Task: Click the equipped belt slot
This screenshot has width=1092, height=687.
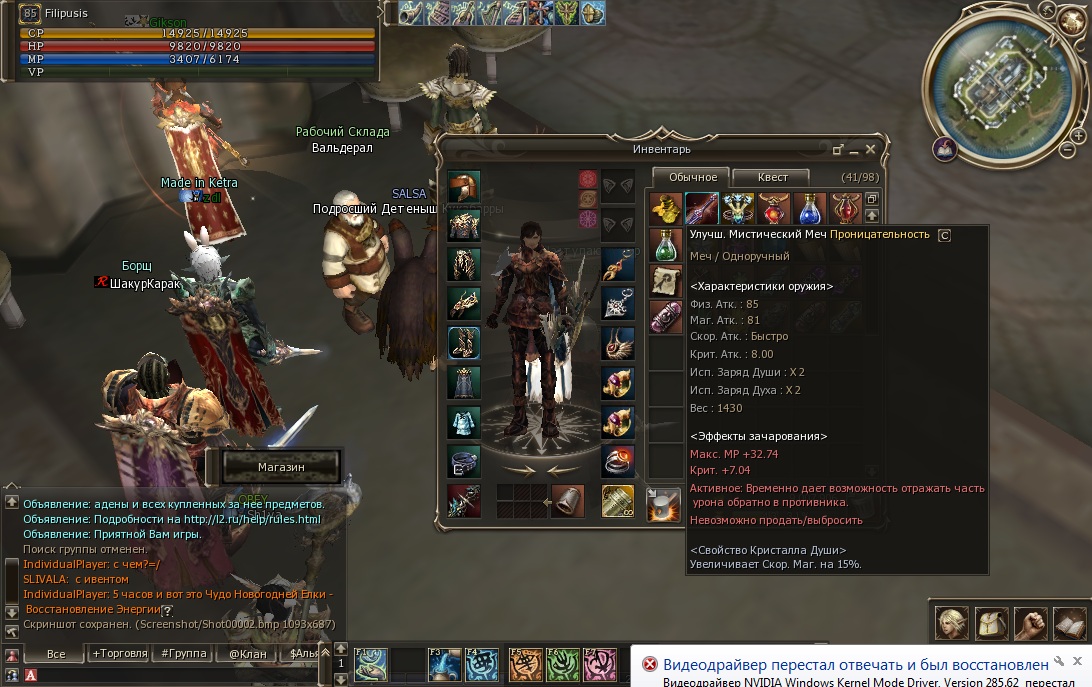Action: [x=464, y=461]
